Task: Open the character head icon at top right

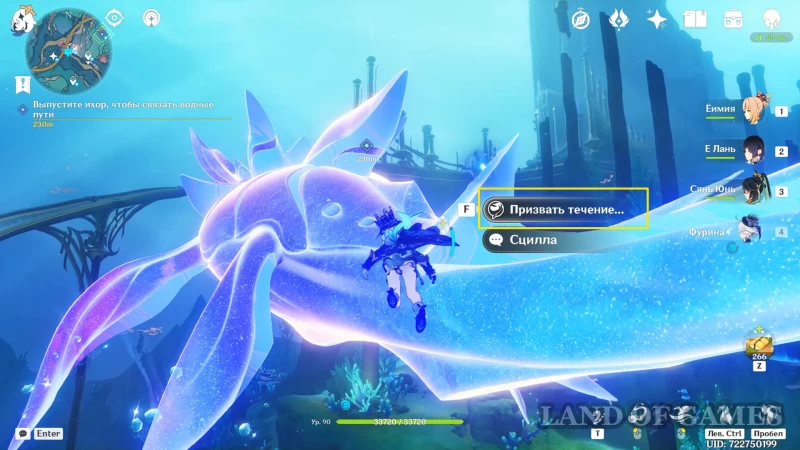Action: coord(771,19)
